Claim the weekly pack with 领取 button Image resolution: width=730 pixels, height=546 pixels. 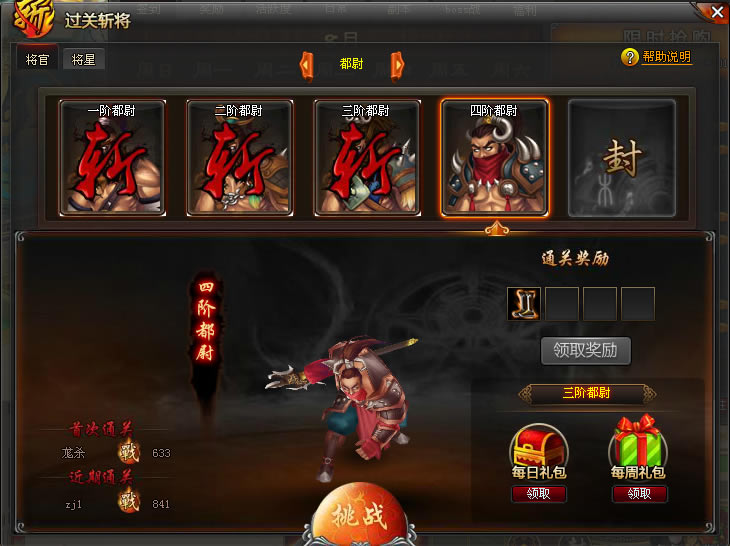[x=638, y=494]
